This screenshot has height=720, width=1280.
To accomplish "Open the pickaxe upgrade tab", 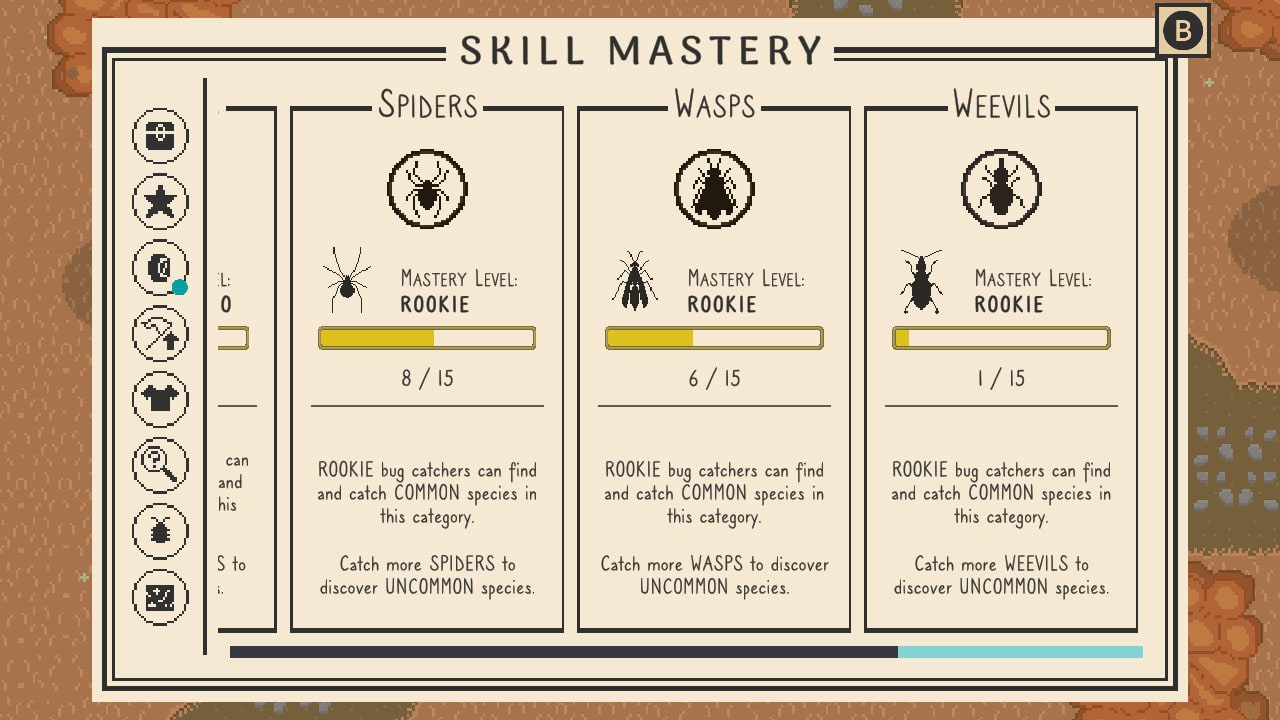I will (160, 332).
